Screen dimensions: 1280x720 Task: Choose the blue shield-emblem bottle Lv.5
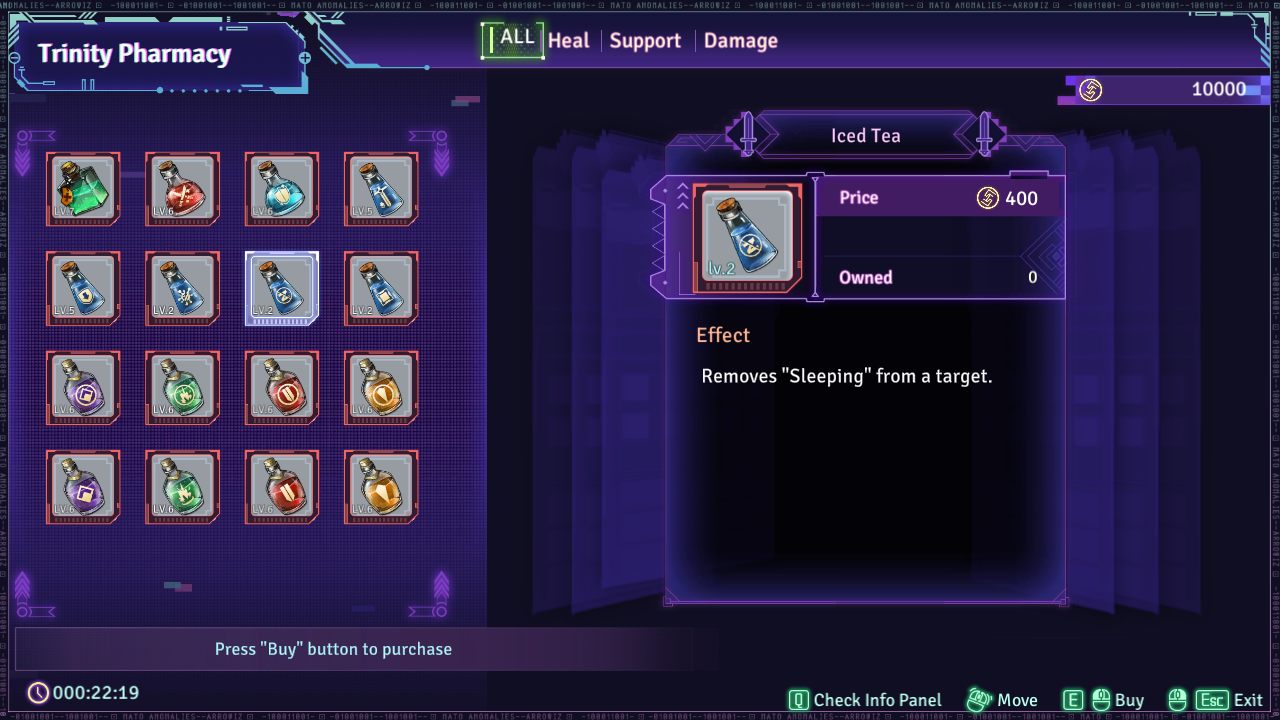[83, 288]
